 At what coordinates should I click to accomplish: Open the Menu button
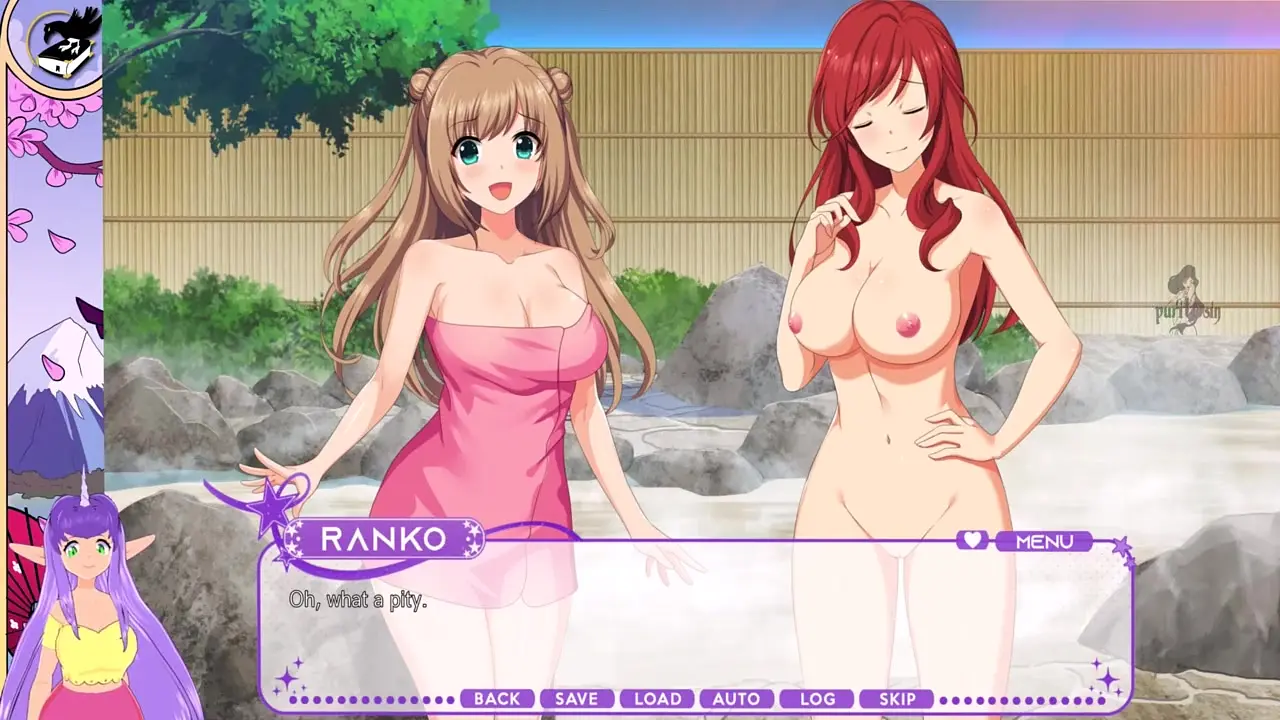pos(1044,541)
